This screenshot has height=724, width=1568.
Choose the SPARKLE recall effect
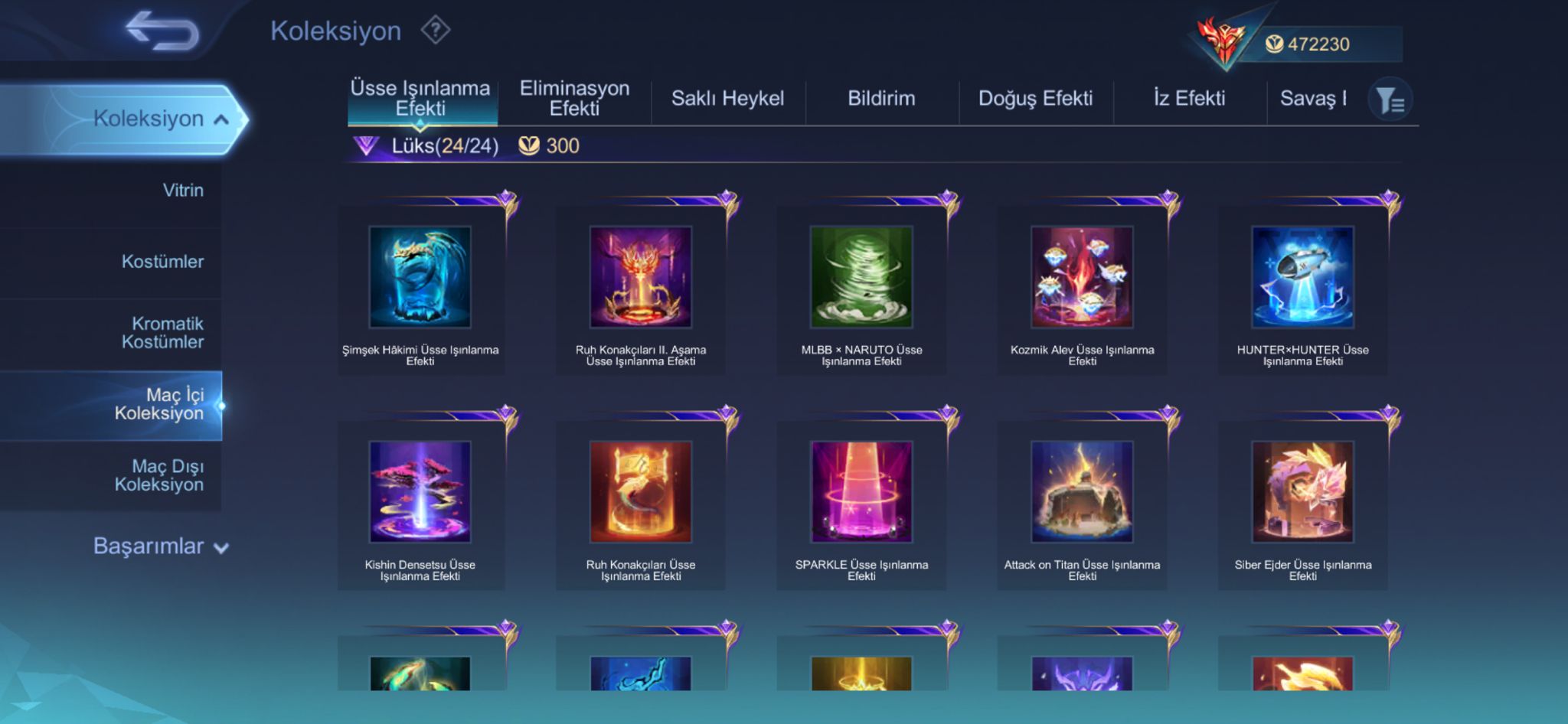(x=861, y=492)
